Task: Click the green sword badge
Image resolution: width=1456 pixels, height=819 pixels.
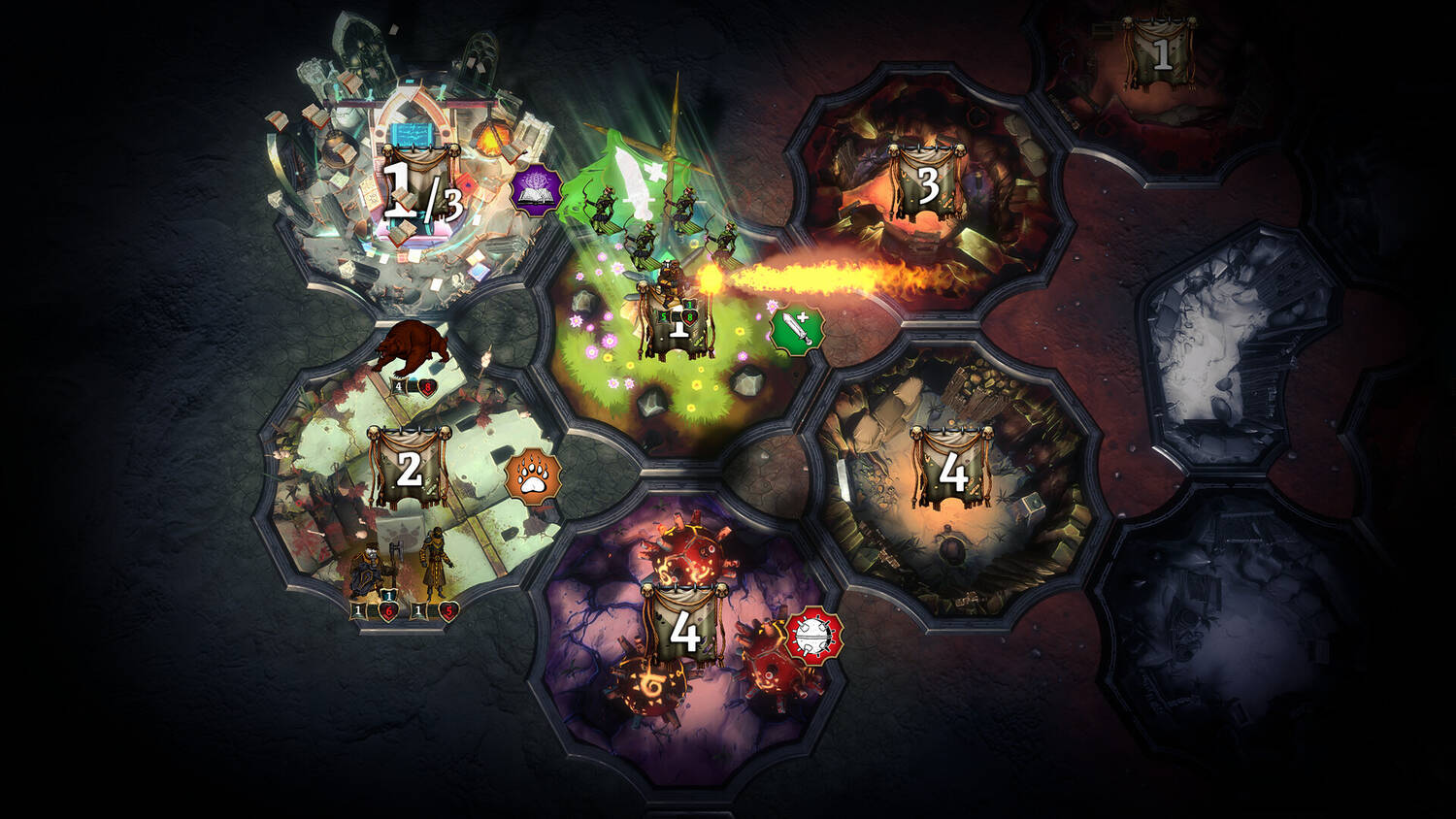Action: coord(797,331)
